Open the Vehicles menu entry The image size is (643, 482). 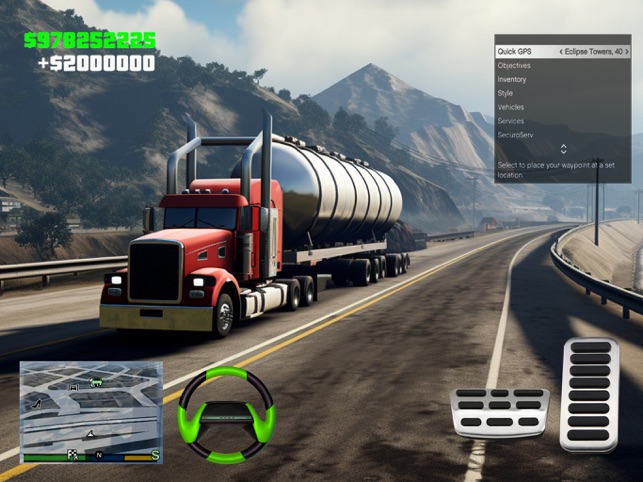[563, 107]
